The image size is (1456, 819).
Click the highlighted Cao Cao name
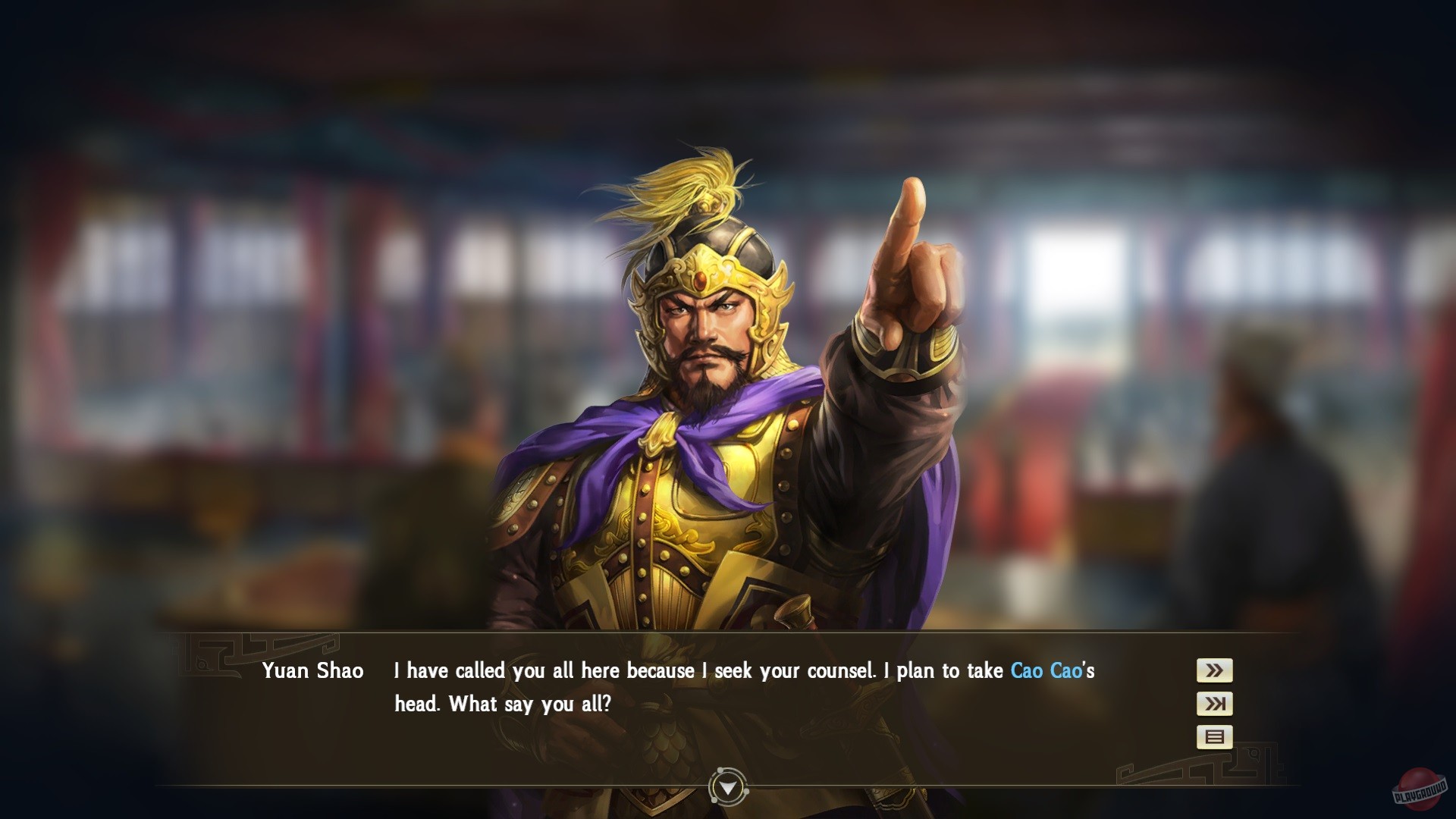[1050, 670]
